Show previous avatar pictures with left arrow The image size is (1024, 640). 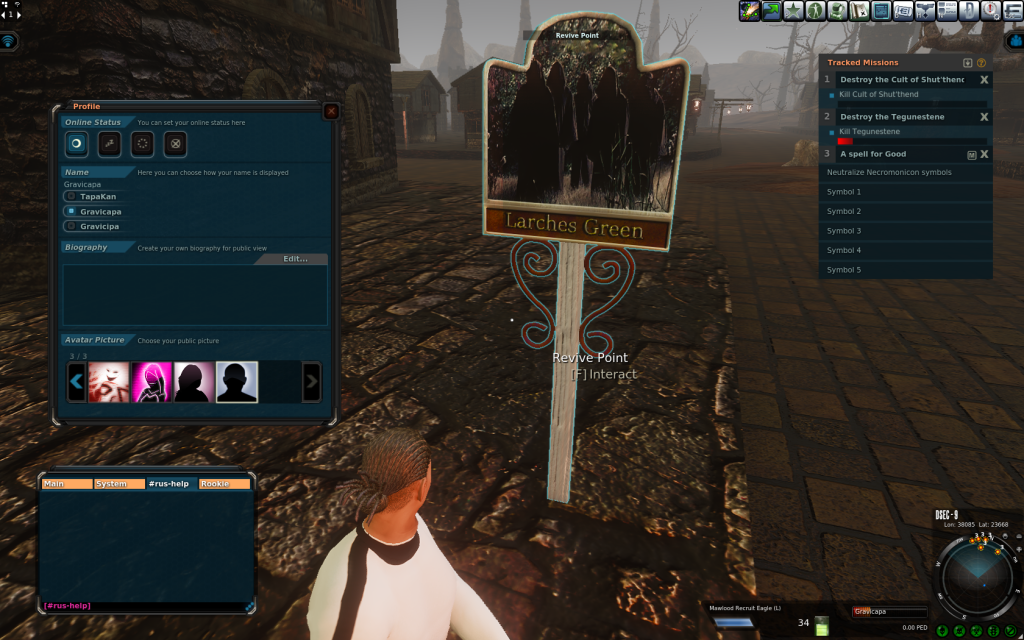tap(76, 381)
